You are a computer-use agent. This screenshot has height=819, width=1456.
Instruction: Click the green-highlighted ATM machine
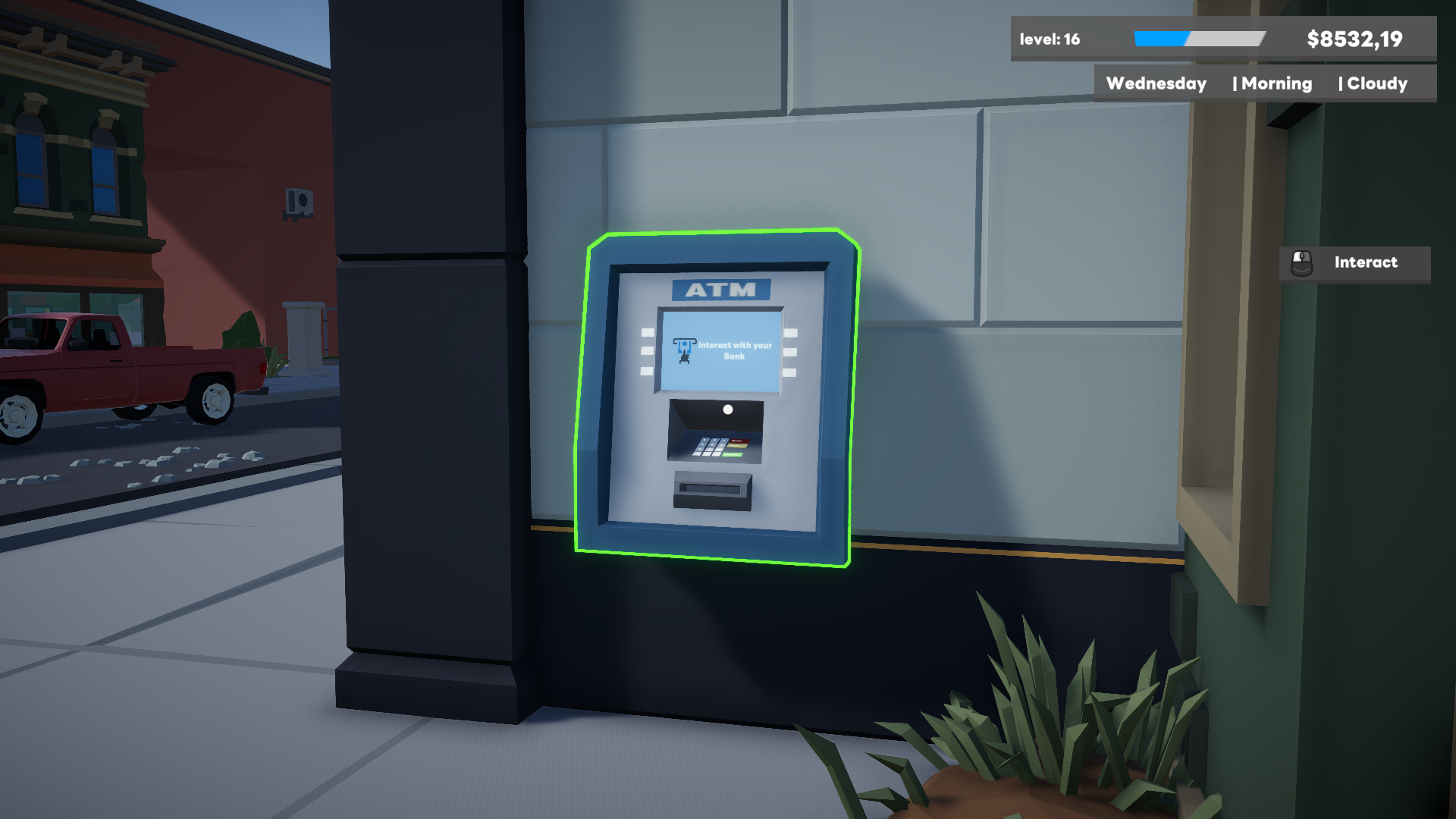point(720,394)
